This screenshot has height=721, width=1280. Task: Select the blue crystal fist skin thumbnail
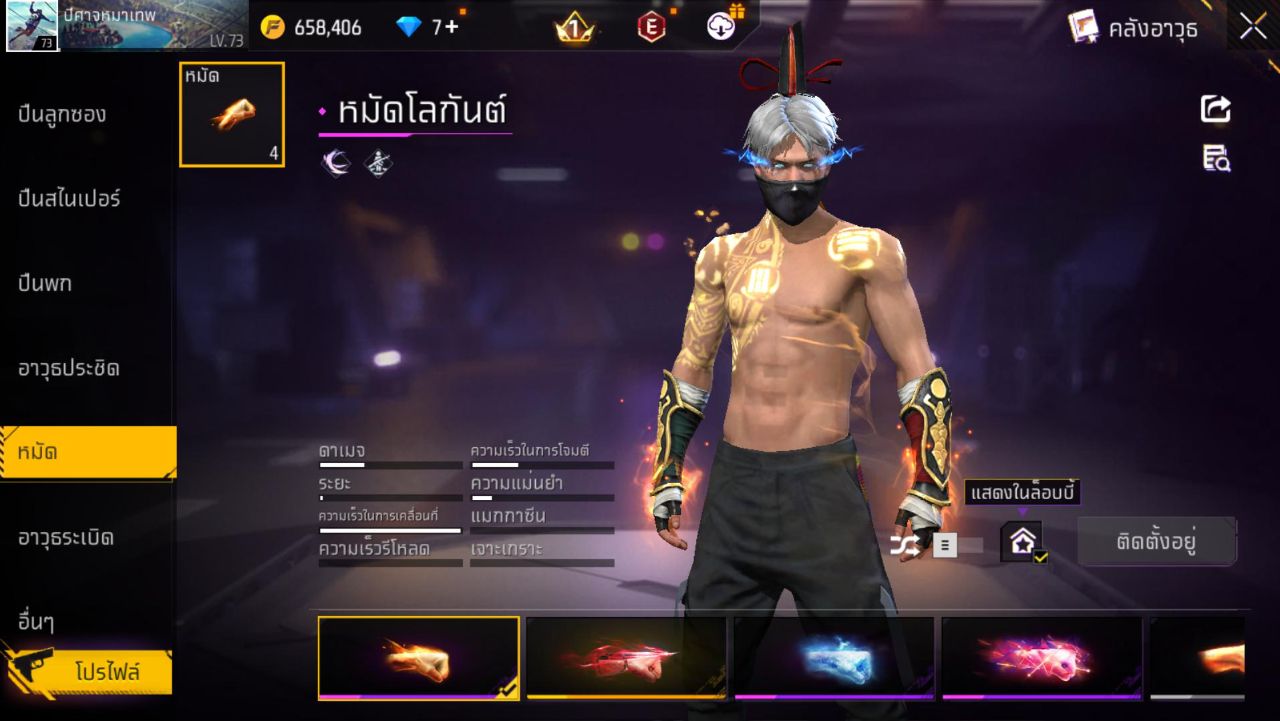click(836, 657)
